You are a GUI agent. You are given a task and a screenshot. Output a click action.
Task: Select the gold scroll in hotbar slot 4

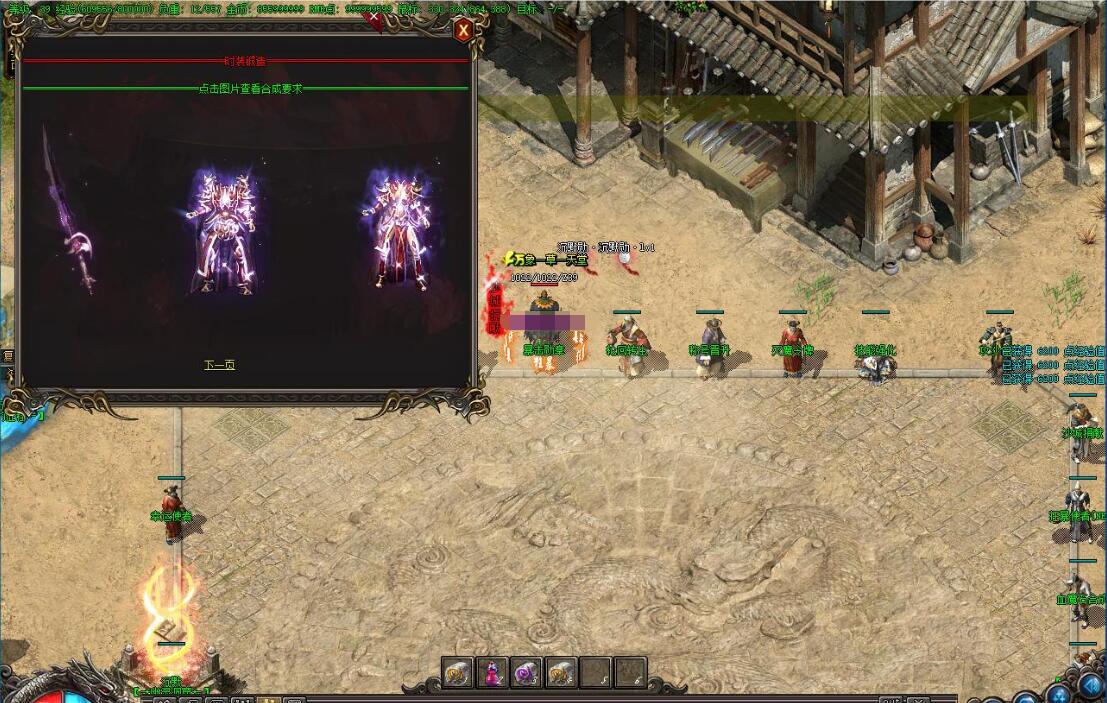tap(561, 673)
